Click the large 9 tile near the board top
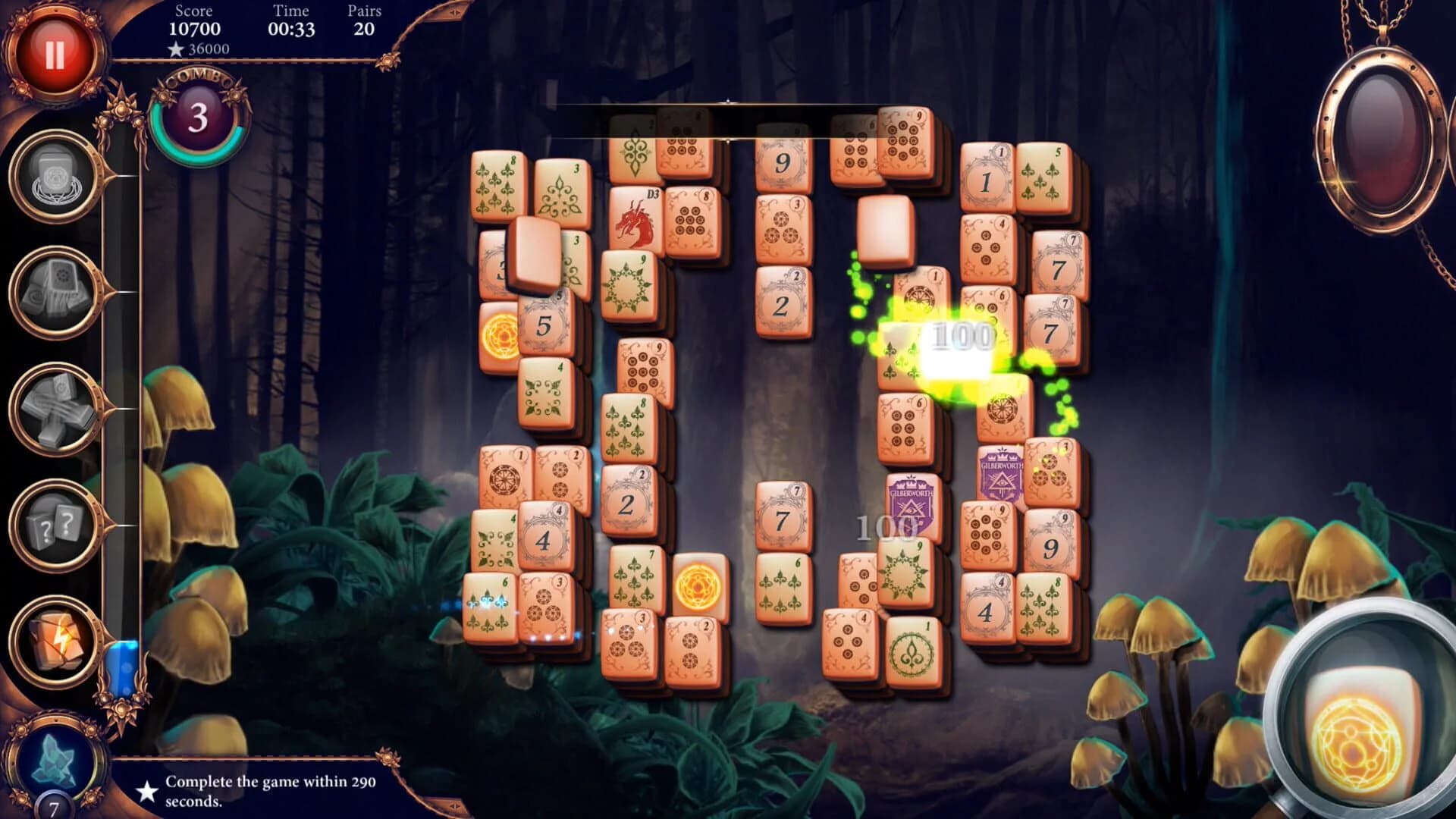The width and height of the screenshot is (1456, 819). coord(781,163)
